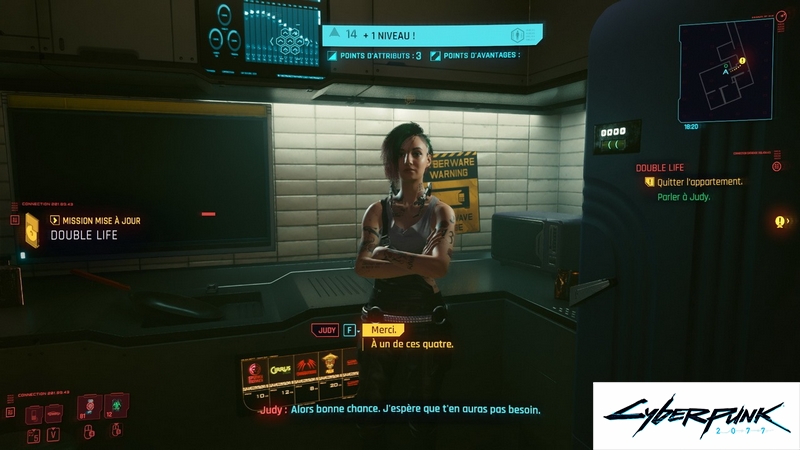Click the yellow quest alert icon
The height and width of the screenshot is (450, 800).
[x=780, y=221]
